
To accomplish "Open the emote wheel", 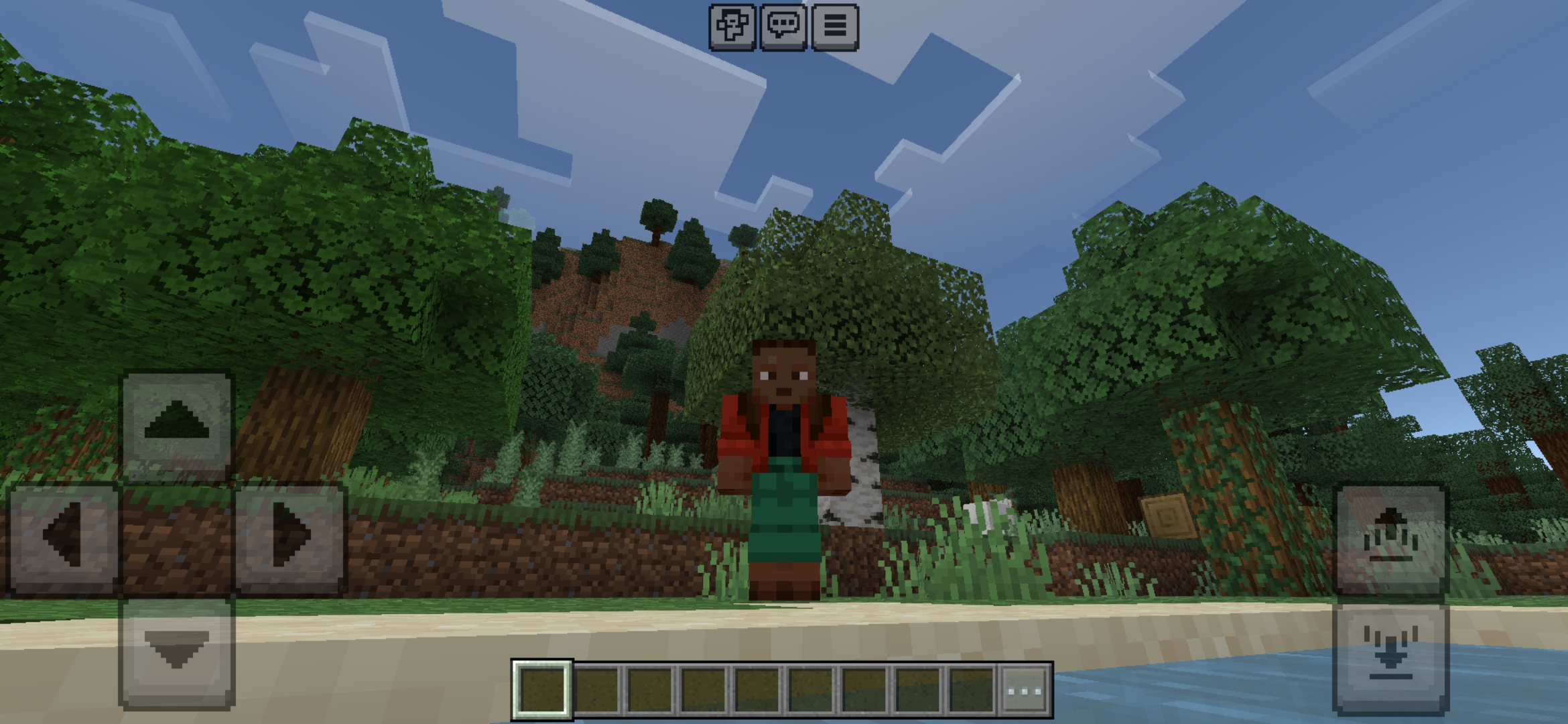I will click(x=731, y=27).
